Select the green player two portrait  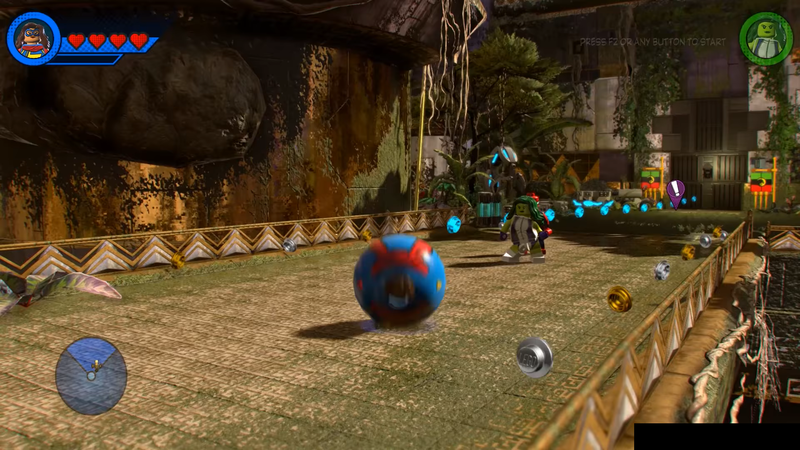click(765, 39)
